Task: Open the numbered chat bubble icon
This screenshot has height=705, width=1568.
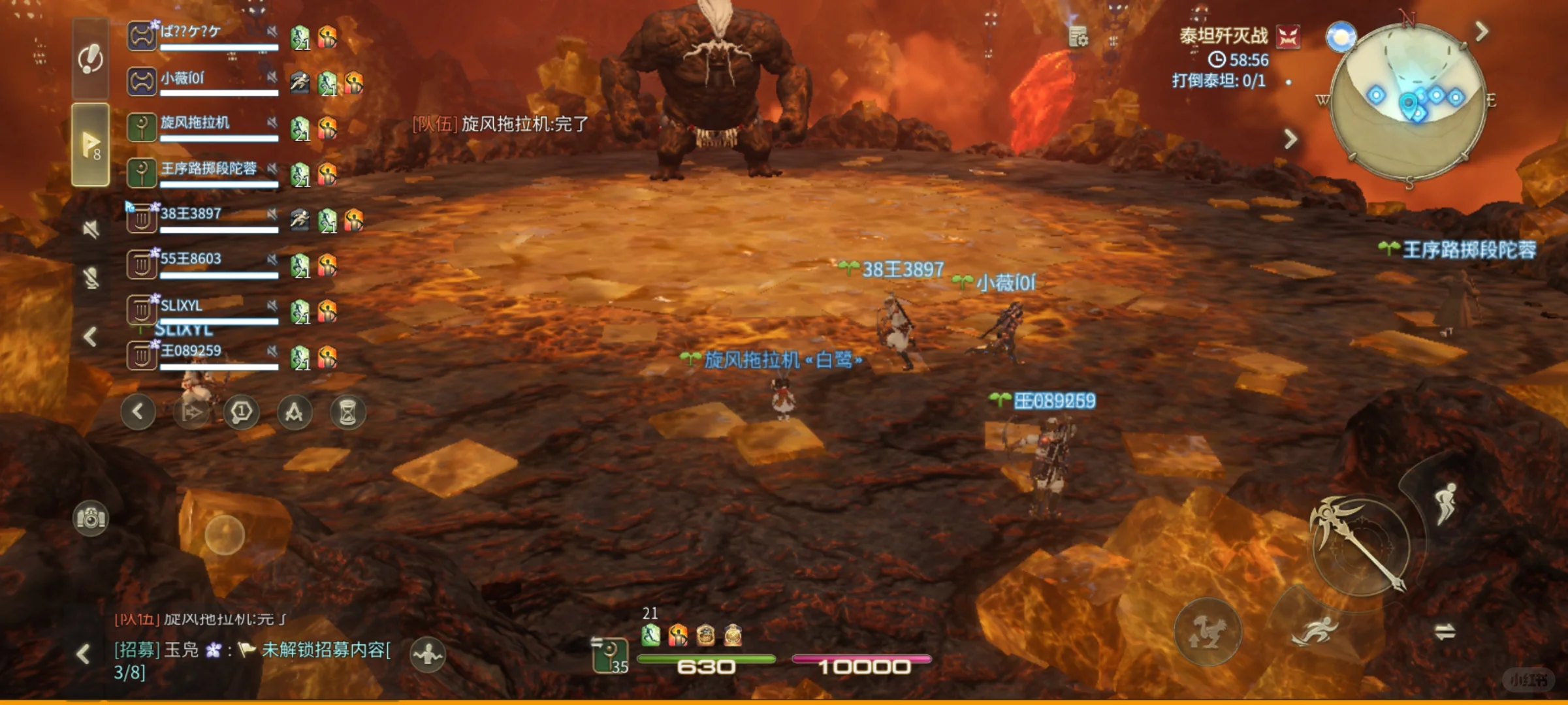Action: point(240,412)
